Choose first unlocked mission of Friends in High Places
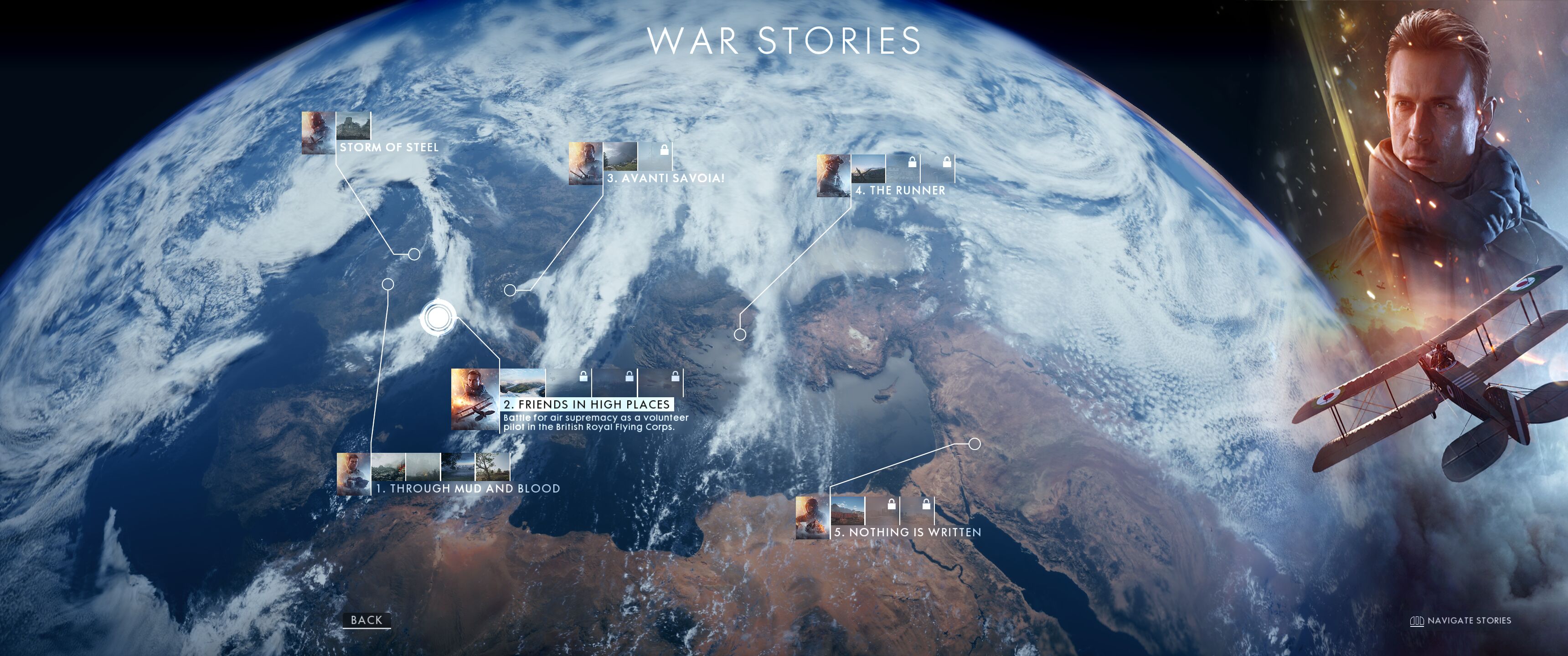 coord(522,382)
